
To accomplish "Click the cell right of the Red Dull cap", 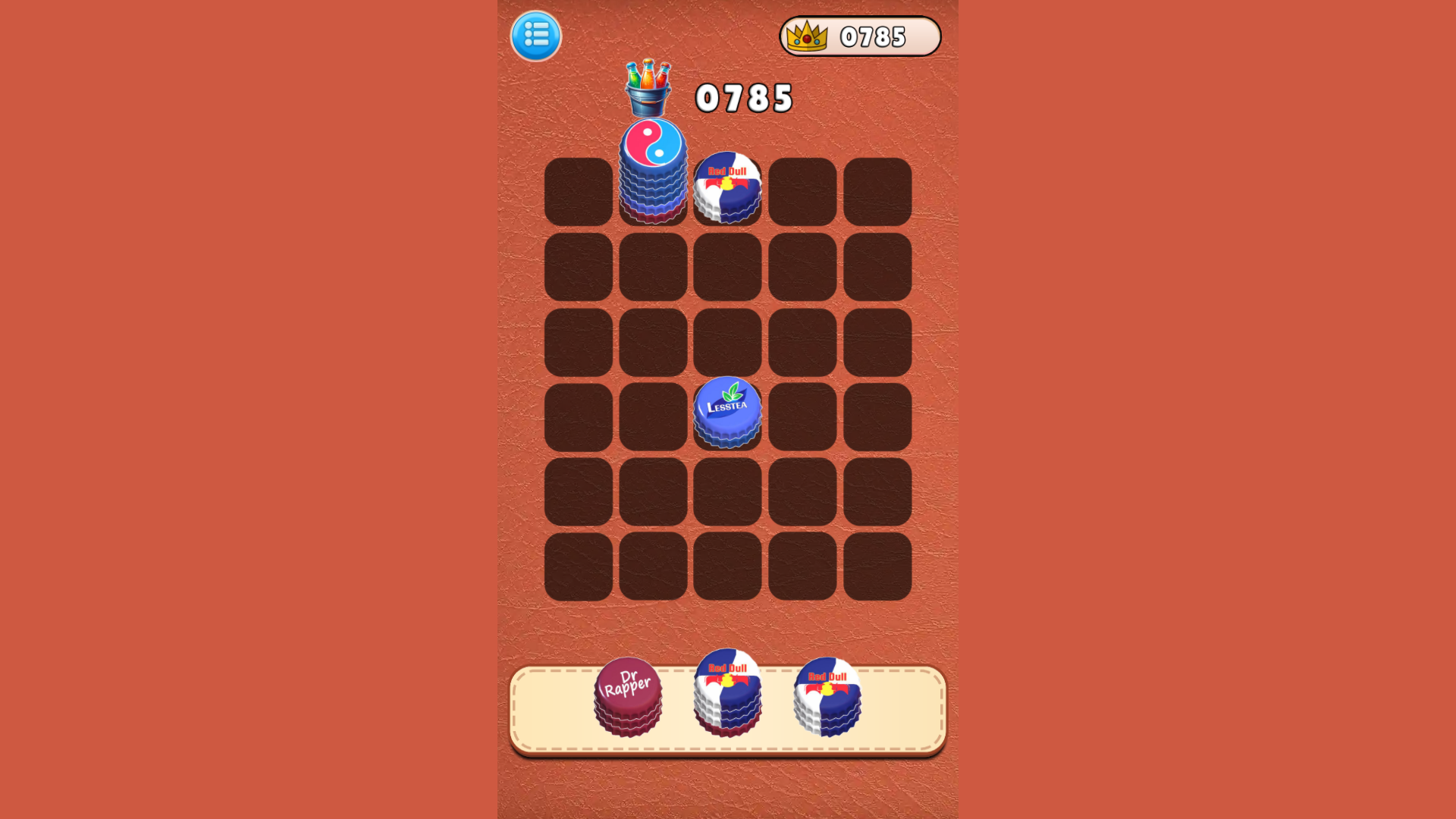I will point(802,191).
